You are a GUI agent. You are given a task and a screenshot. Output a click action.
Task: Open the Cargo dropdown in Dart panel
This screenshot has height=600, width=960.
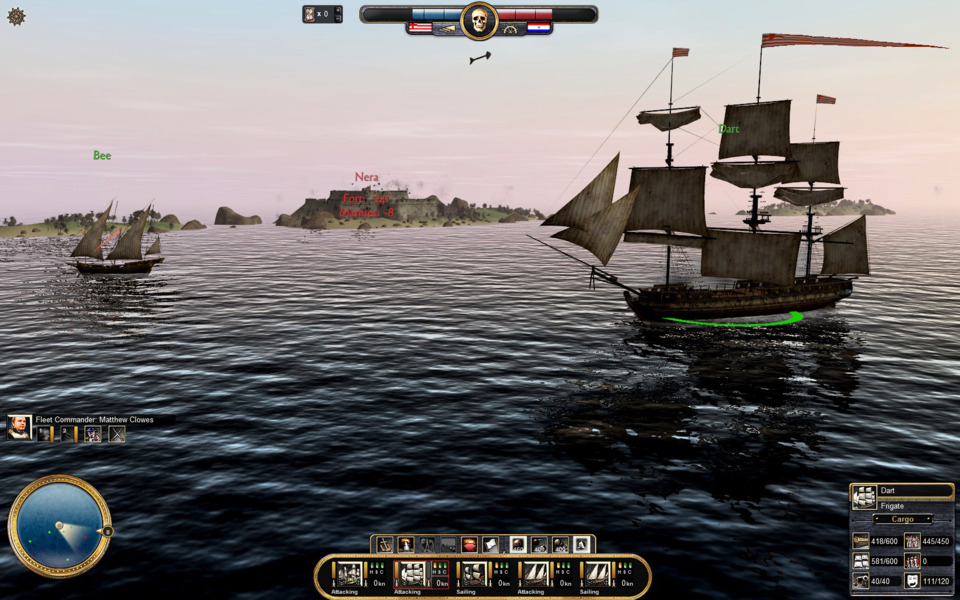[902, 519]
